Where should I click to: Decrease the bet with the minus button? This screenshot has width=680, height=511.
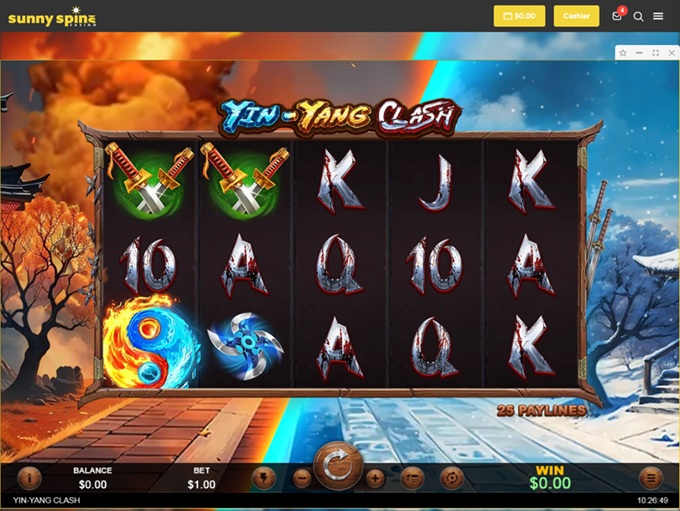[302, 478]
